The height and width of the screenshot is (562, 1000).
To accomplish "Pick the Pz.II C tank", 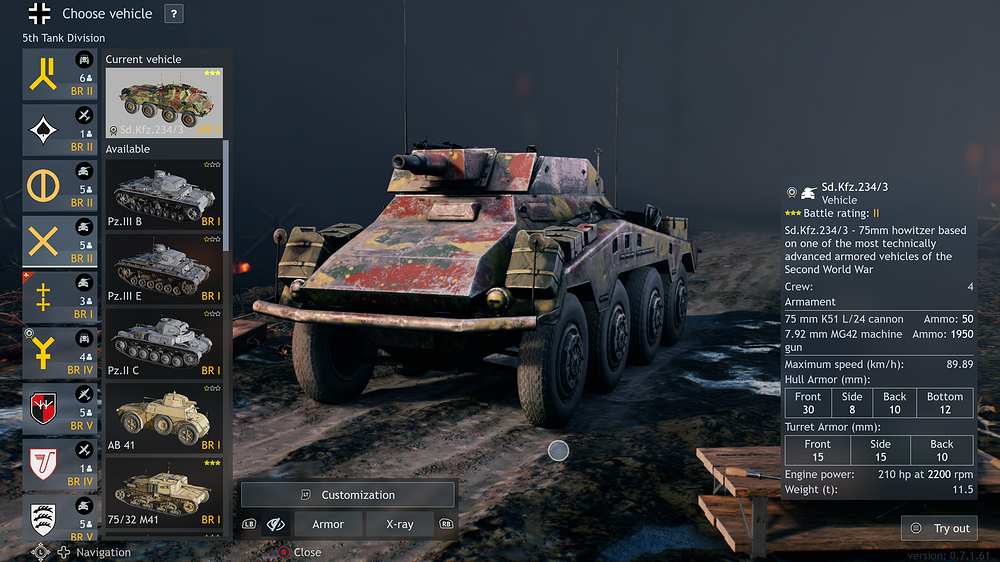I will point(165,342).
